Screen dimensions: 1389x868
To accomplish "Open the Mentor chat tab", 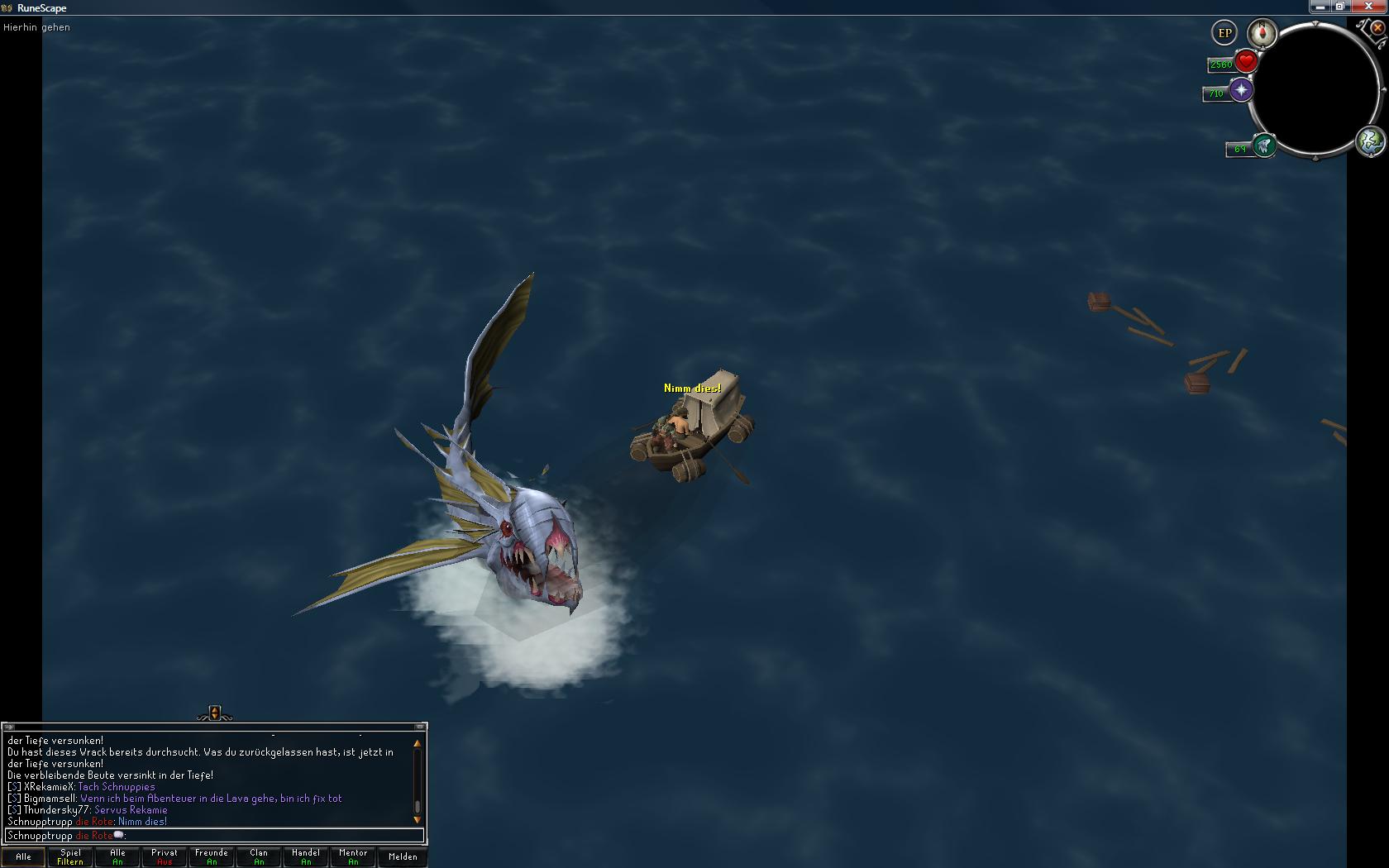I will [353, 856].
